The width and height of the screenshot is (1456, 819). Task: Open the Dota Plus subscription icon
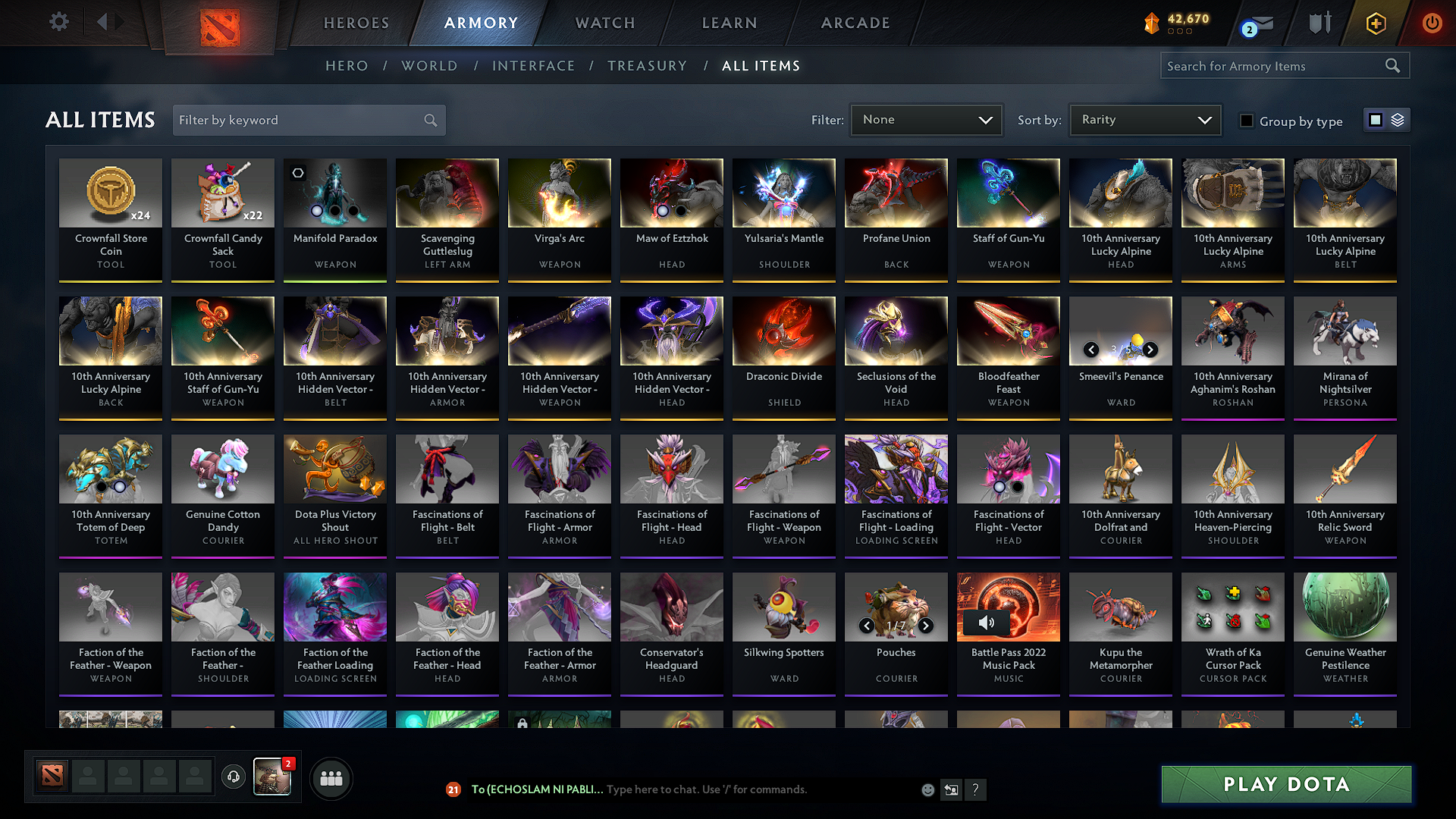pos(1375,24)
